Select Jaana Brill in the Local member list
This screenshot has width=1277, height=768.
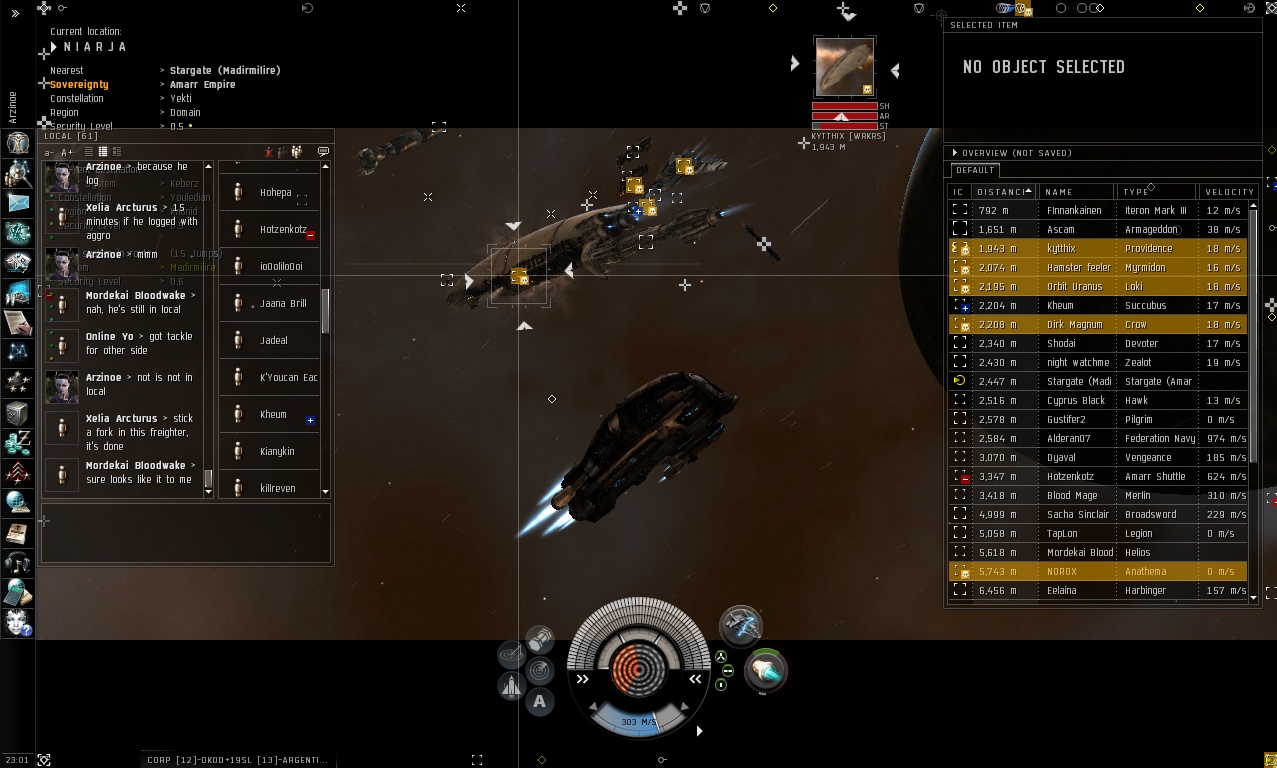tap(283, 304)
